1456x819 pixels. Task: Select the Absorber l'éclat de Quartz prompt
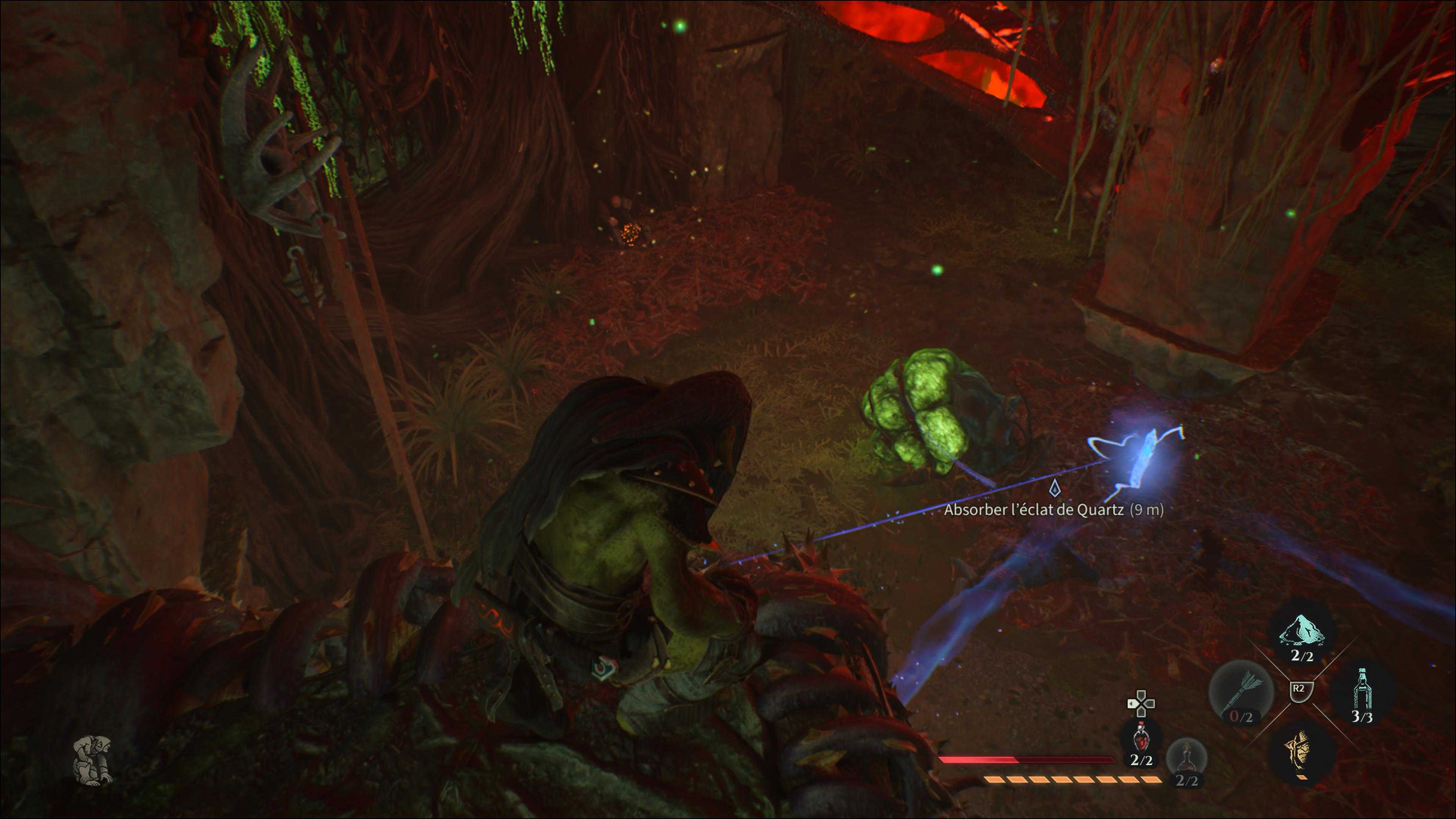[1054, 509]
